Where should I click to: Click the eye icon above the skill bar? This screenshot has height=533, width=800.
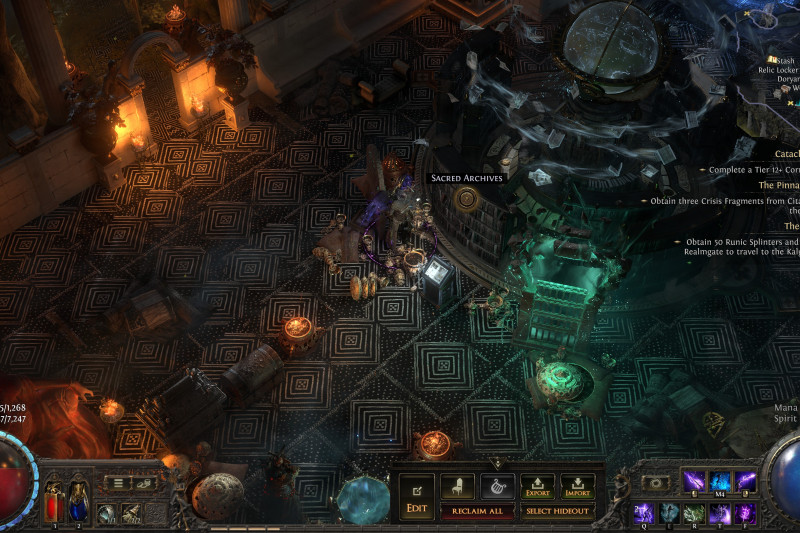click(x=657, y=482)
